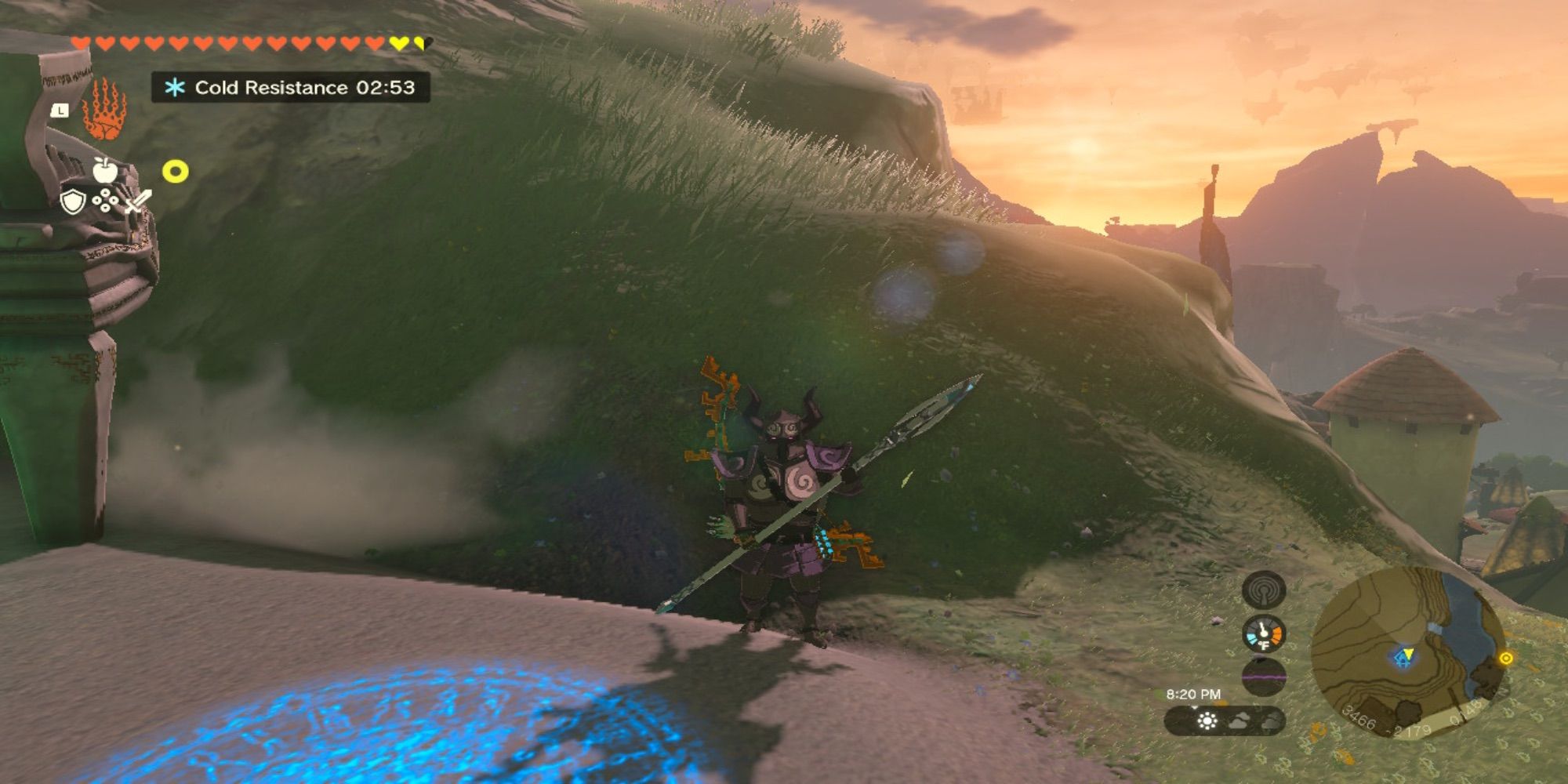
Task: Click the Fahrenheit temperature gauge icon
Action: click(1263, 634)
